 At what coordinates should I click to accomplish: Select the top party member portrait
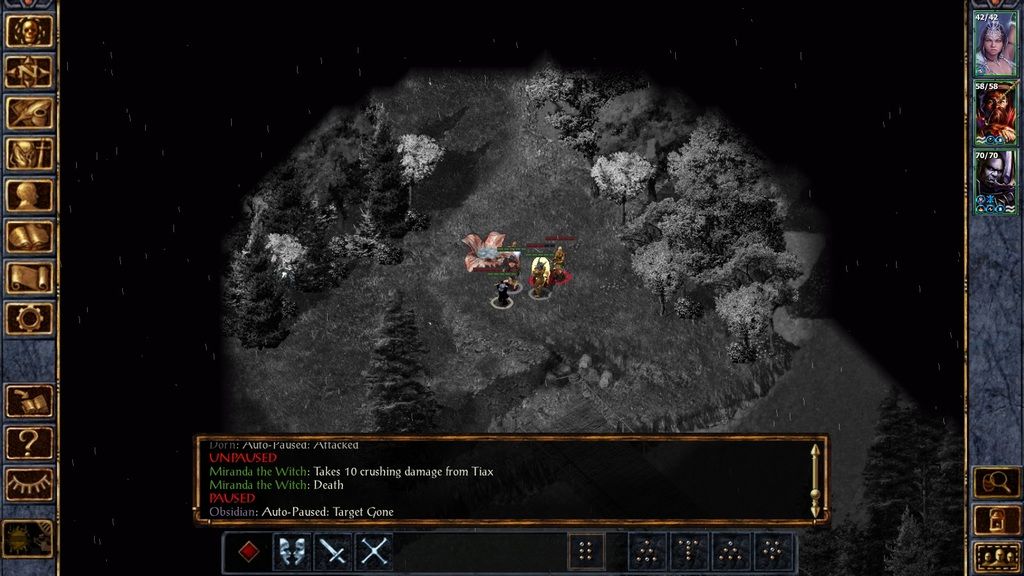click(x=995, y=44)
